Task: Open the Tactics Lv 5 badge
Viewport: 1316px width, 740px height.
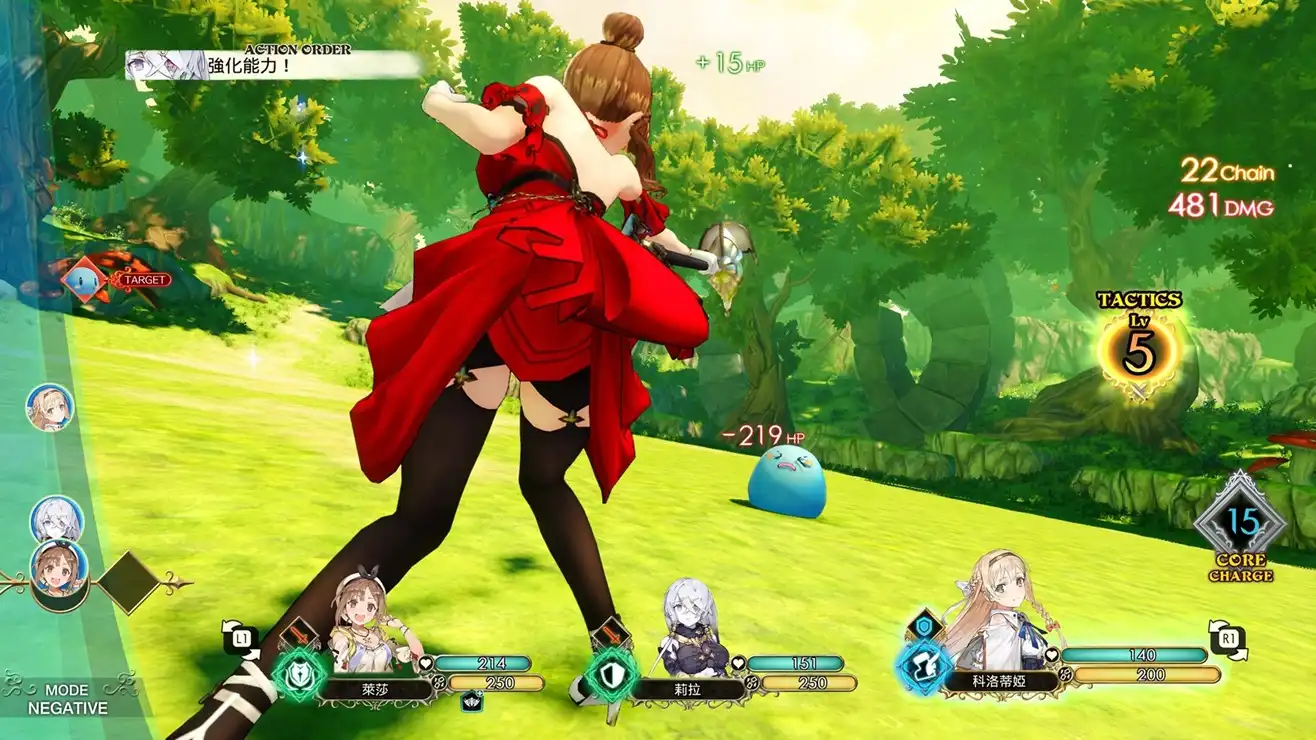Action: (x=1138, y=352)
